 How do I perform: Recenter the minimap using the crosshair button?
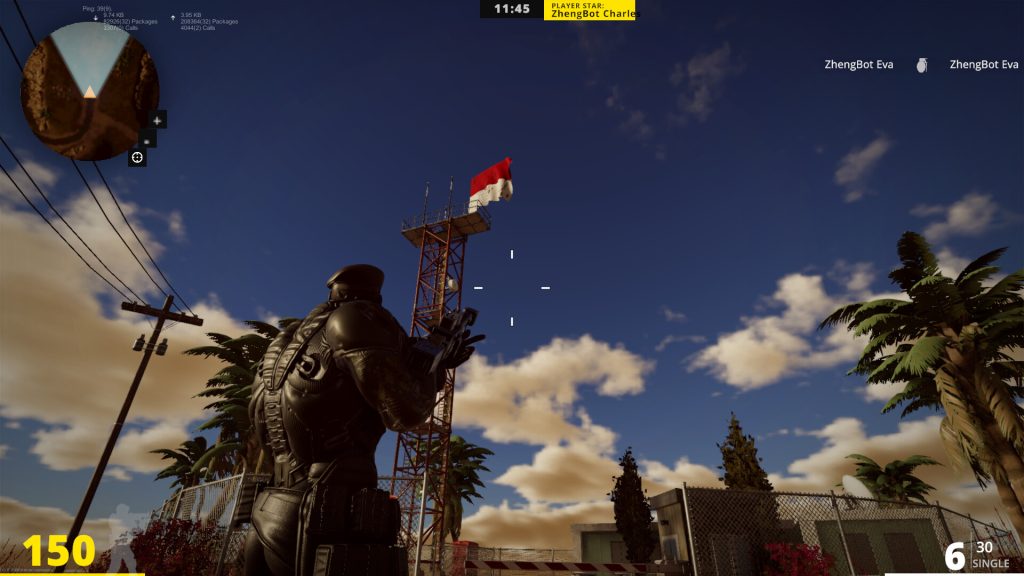pyautogui.click(x=137, y=157)
